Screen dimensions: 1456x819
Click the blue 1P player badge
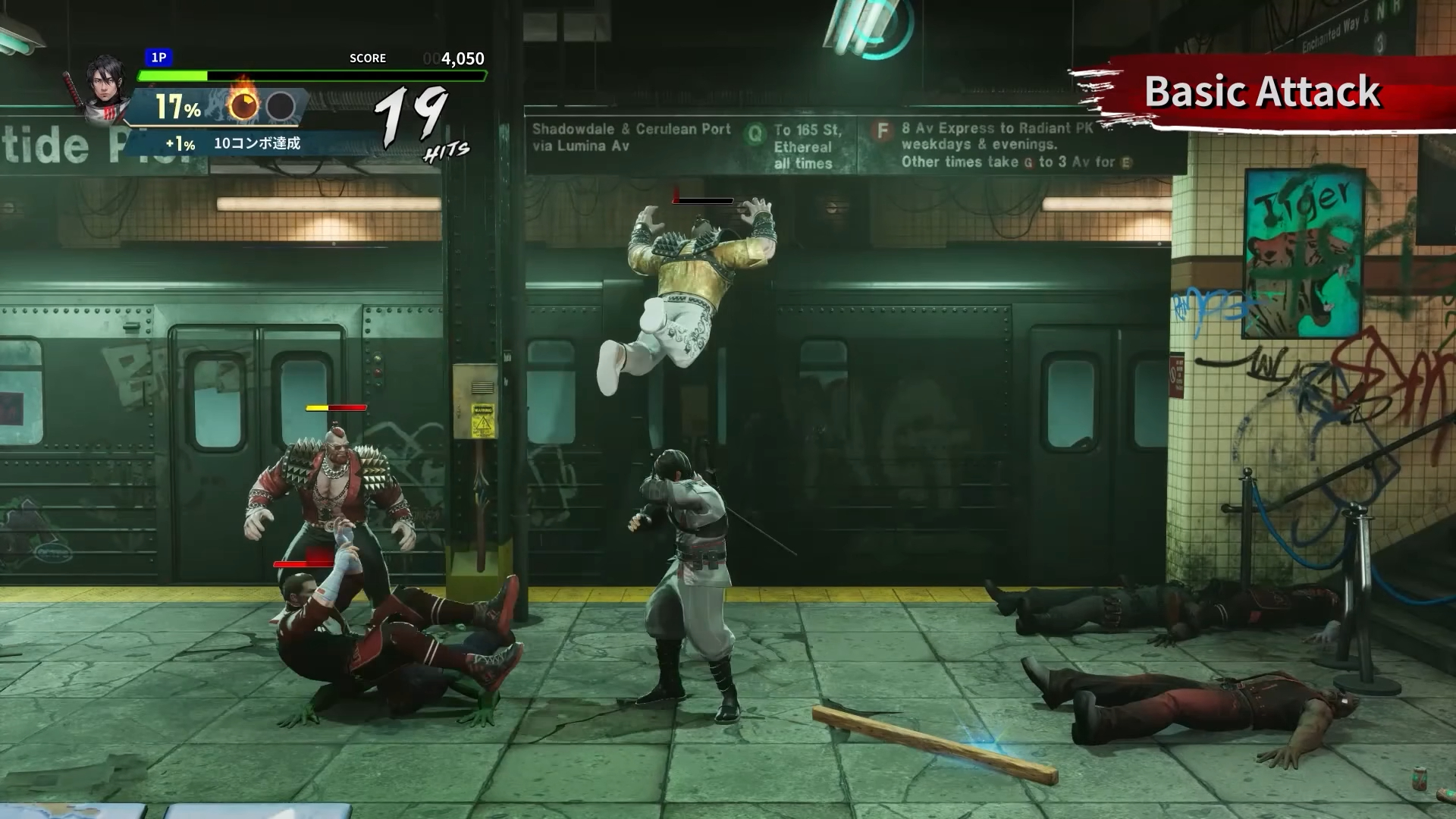click(159, 58)
